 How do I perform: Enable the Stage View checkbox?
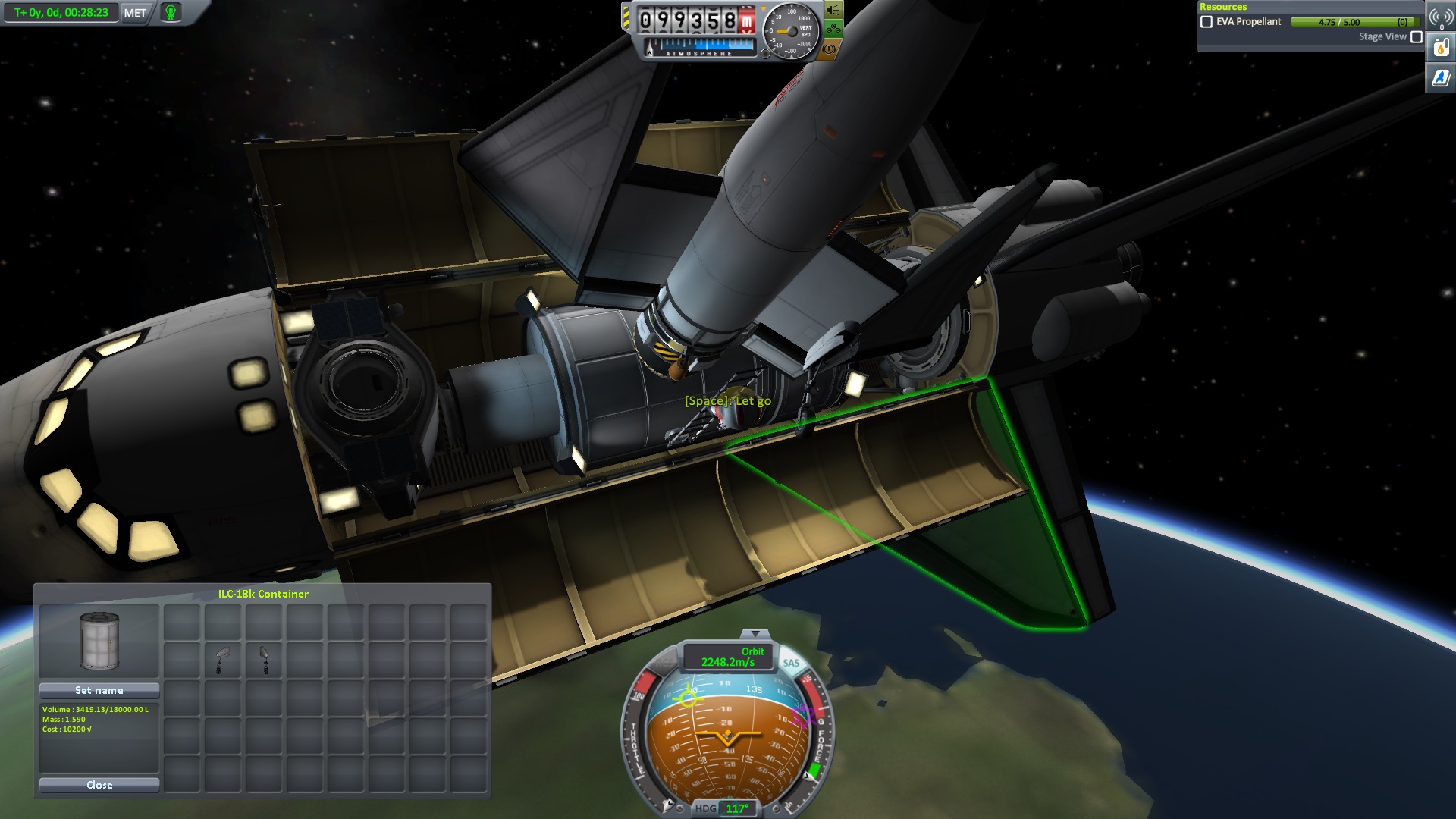pos(1416,37)
